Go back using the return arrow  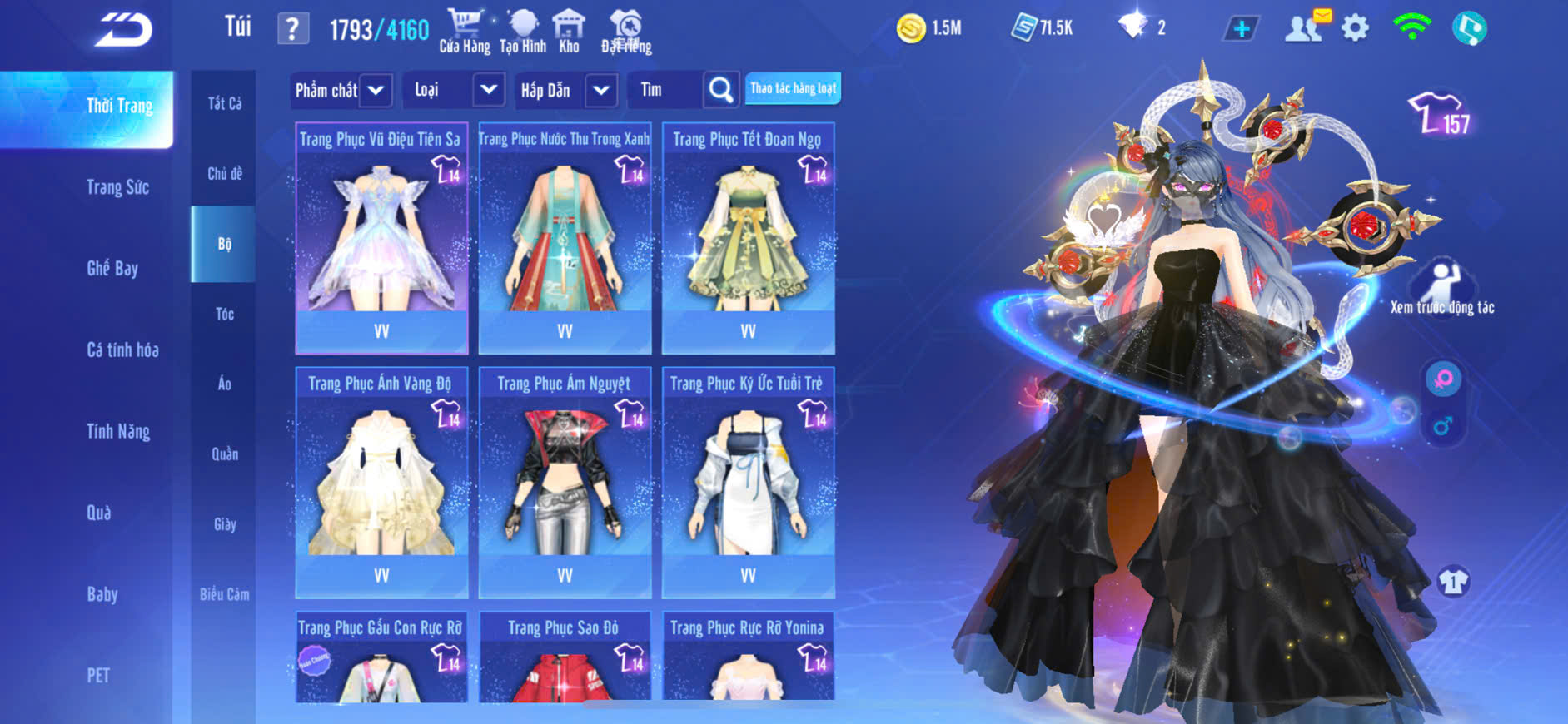tap(123, 30)
